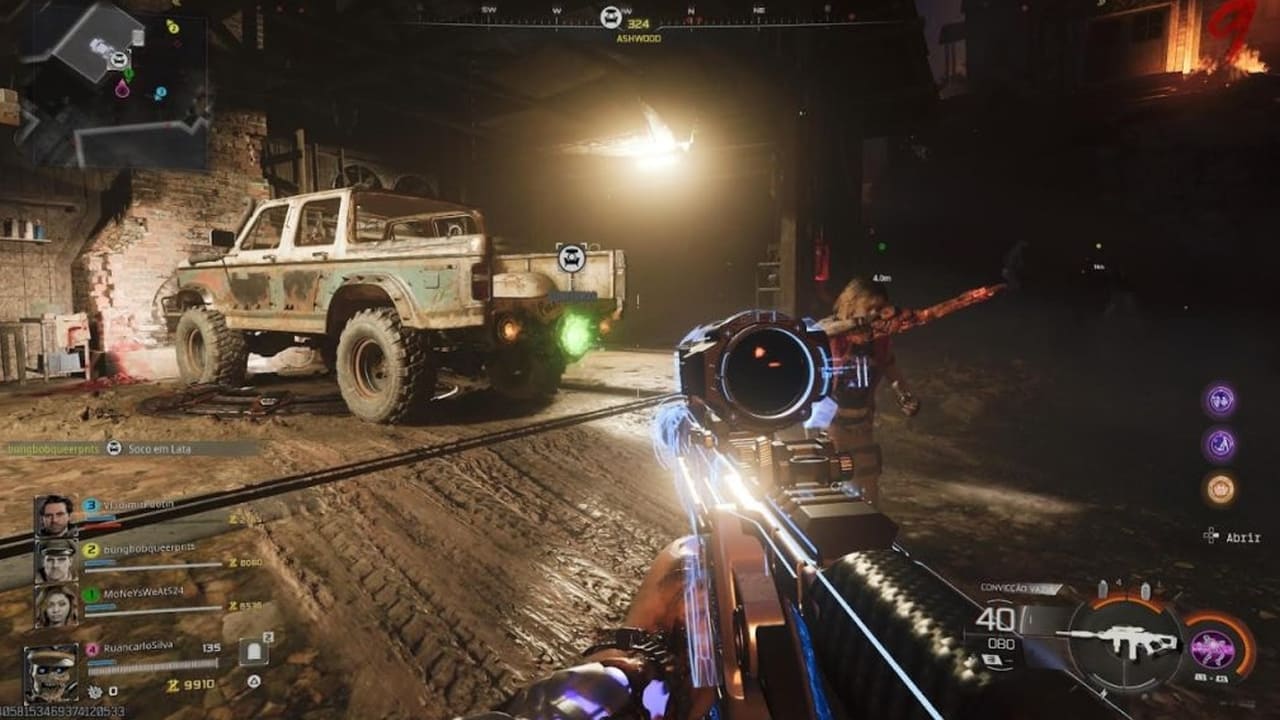Image resolution: width=1280 pixels, height=720 pixels.
Task: Select bungbobqueerpnts' player portrait
Action: coord(55,561)
